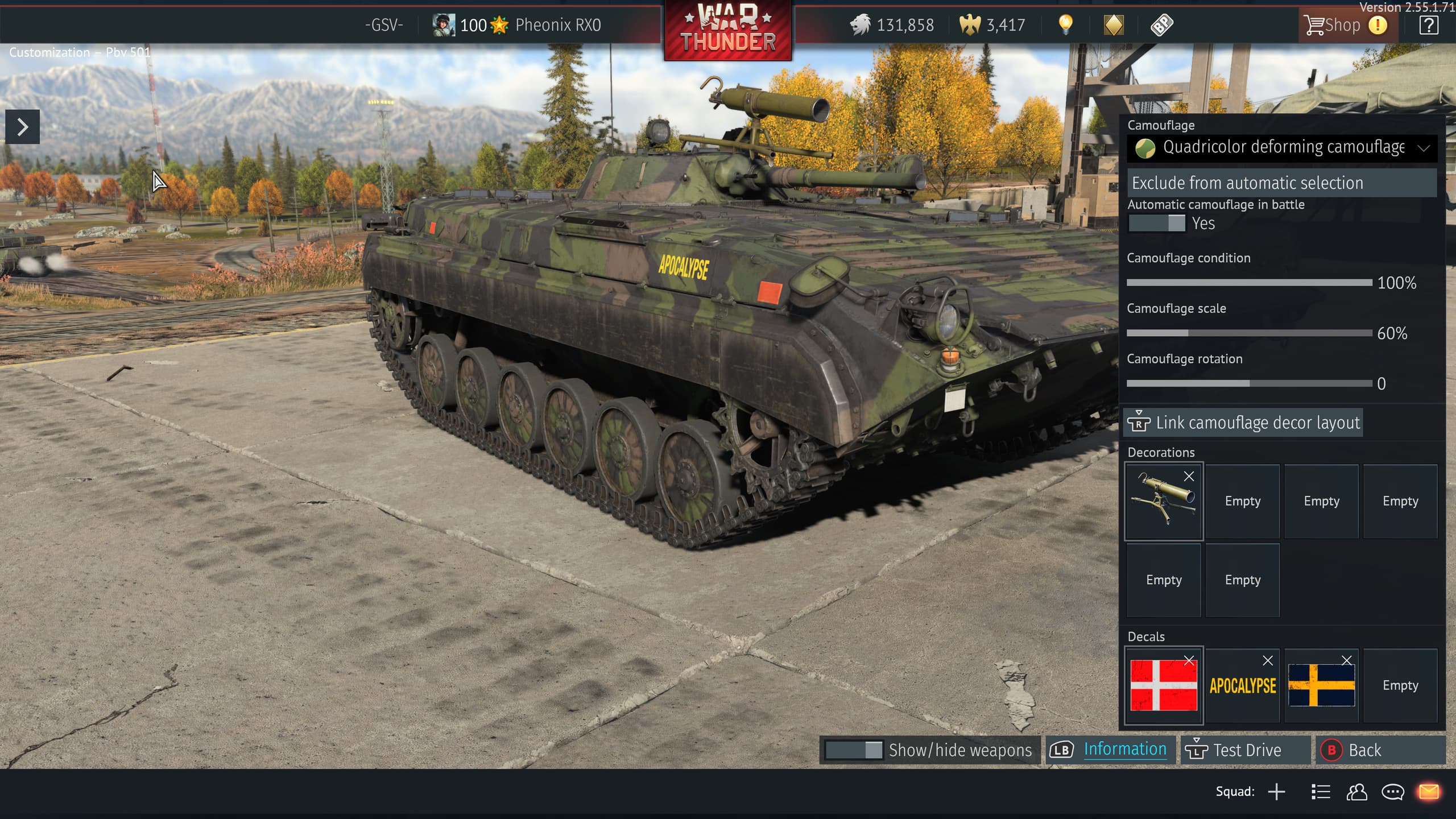Remove the APOCALYPSE decal with its X
Image resolution: width=1456 pixels, height=819 pixels.
1268,661
